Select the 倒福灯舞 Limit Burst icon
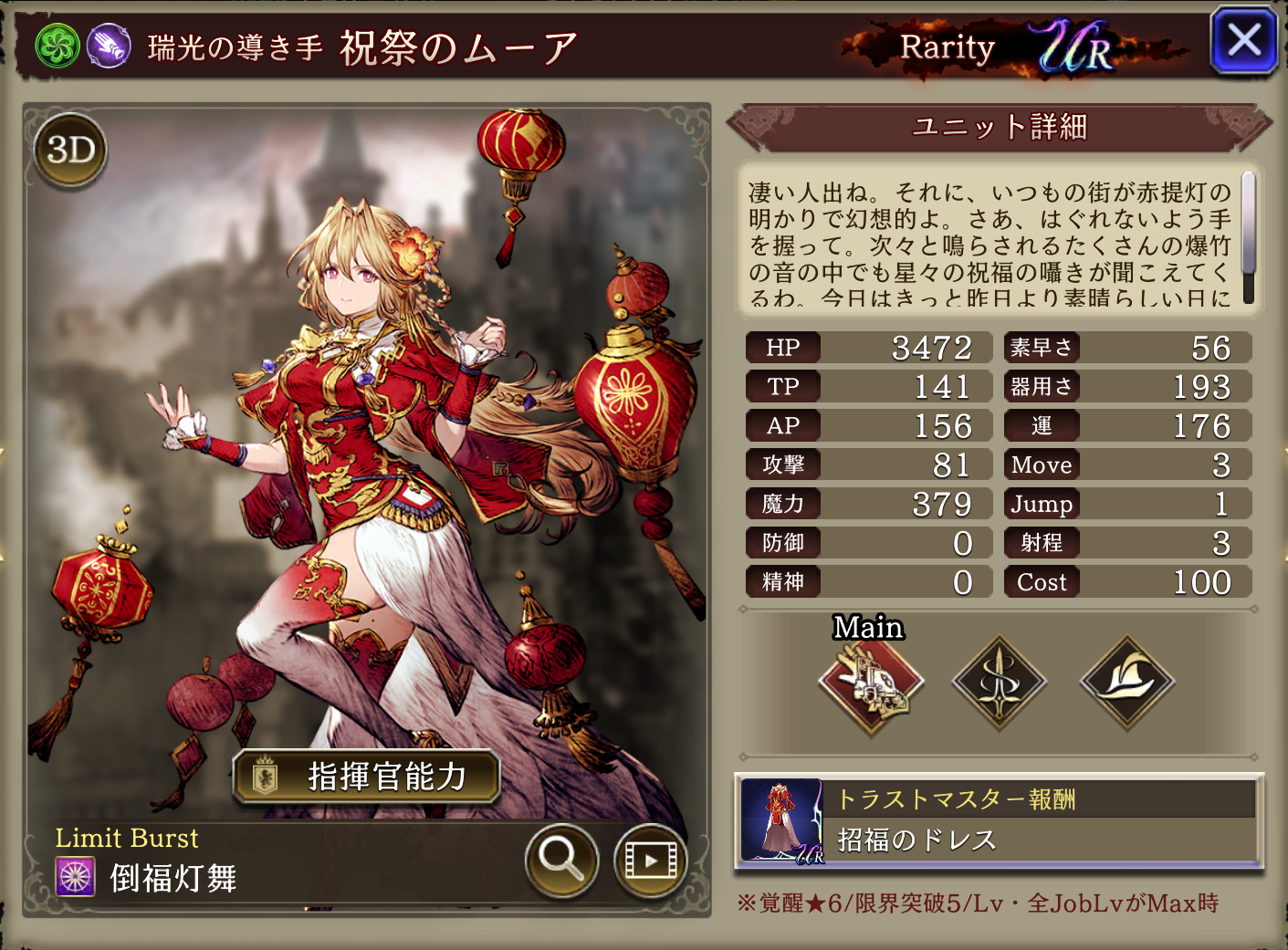This screenshot has height=950, width=1288. [76, 878]
